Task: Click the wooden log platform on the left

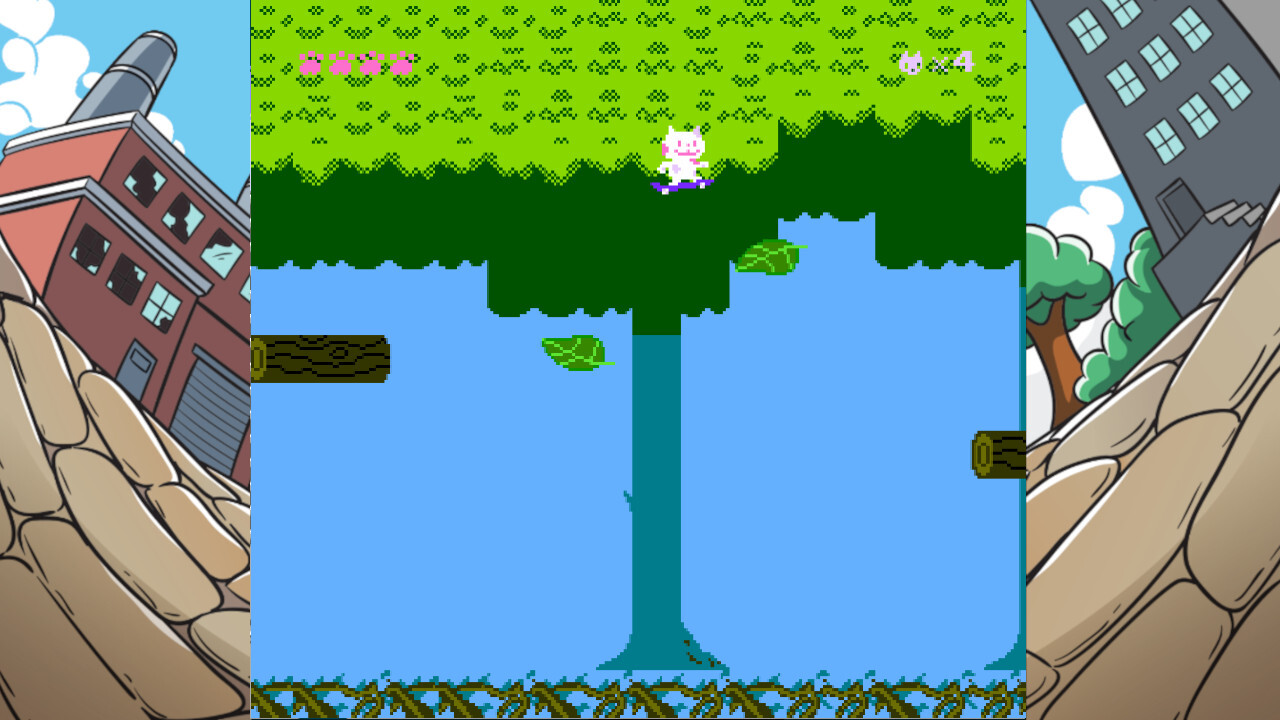Action: click(322, 360)
